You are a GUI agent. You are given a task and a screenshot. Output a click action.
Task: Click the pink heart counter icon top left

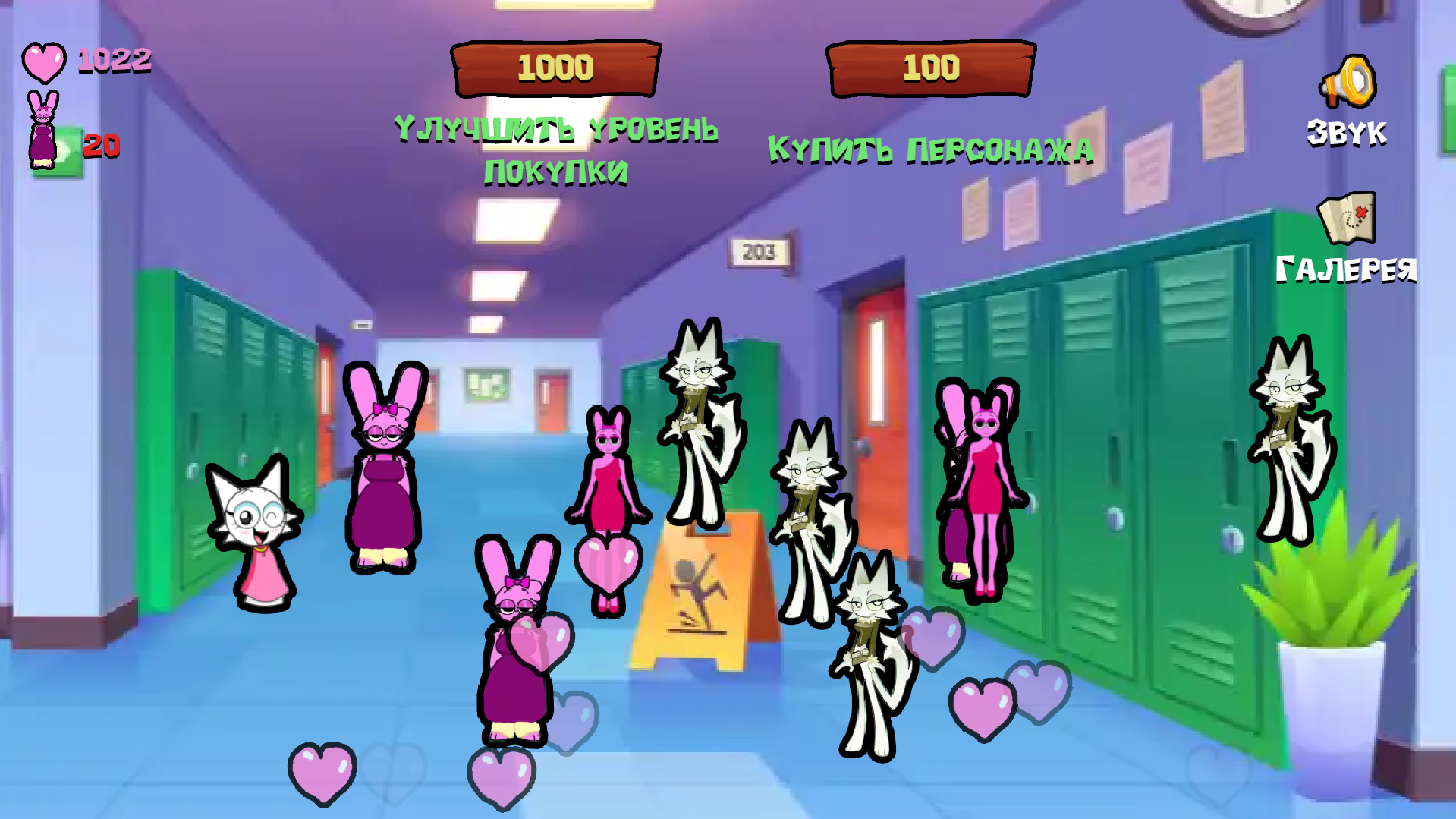[x=43, y=61]
